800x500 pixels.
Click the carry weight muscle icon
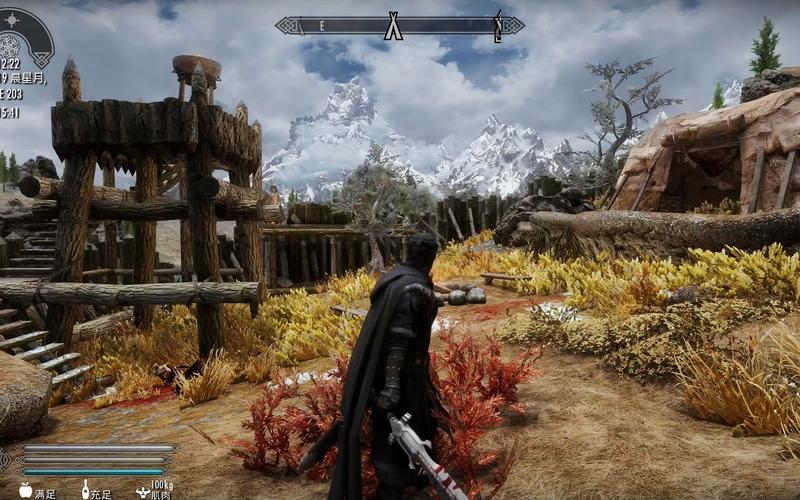pyautogui.click(x=142, y=492)
